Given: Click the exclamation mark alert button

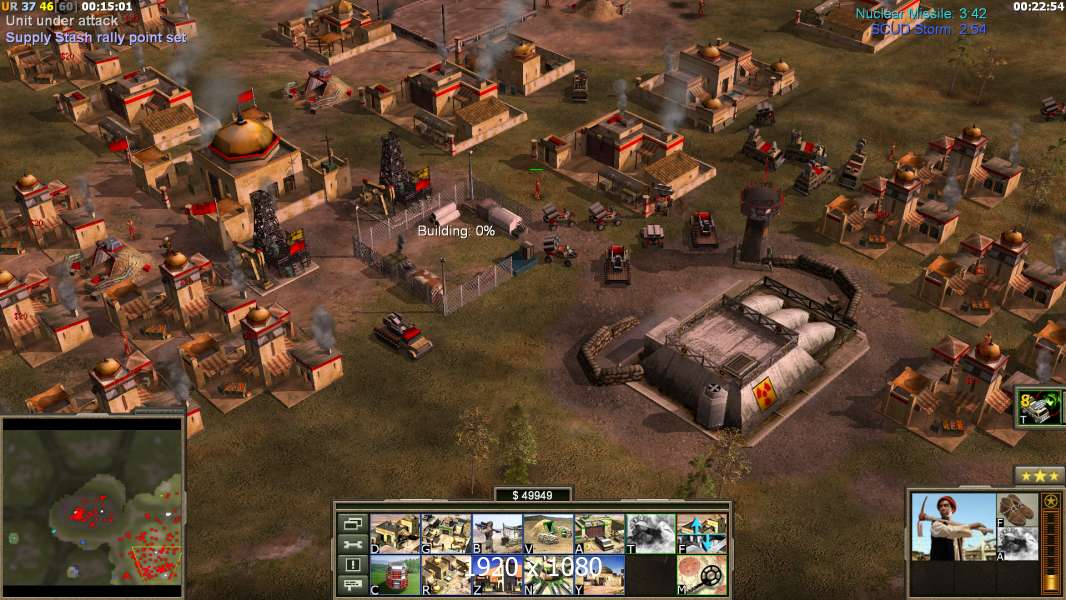Looking at the screenshot, I should (x=352, y=565).
